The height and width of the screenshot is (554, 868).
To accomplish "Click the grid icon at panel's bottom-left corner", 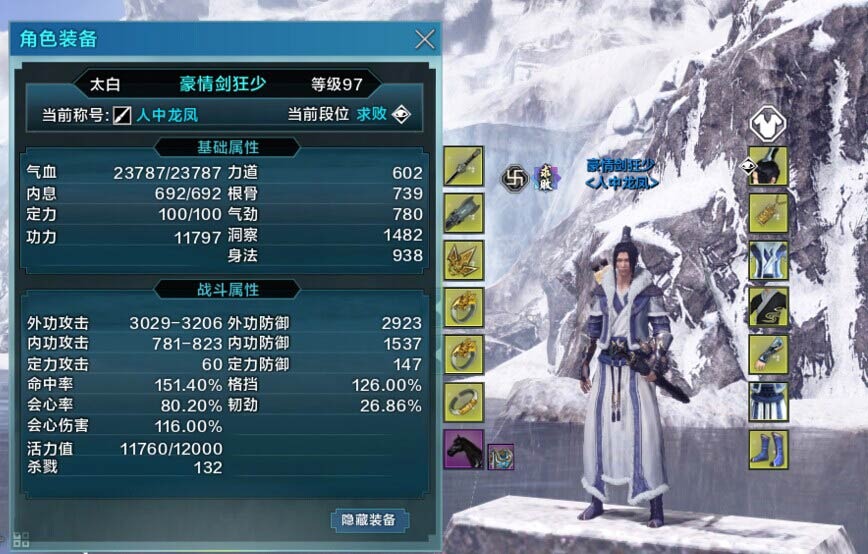I will 22,539.
